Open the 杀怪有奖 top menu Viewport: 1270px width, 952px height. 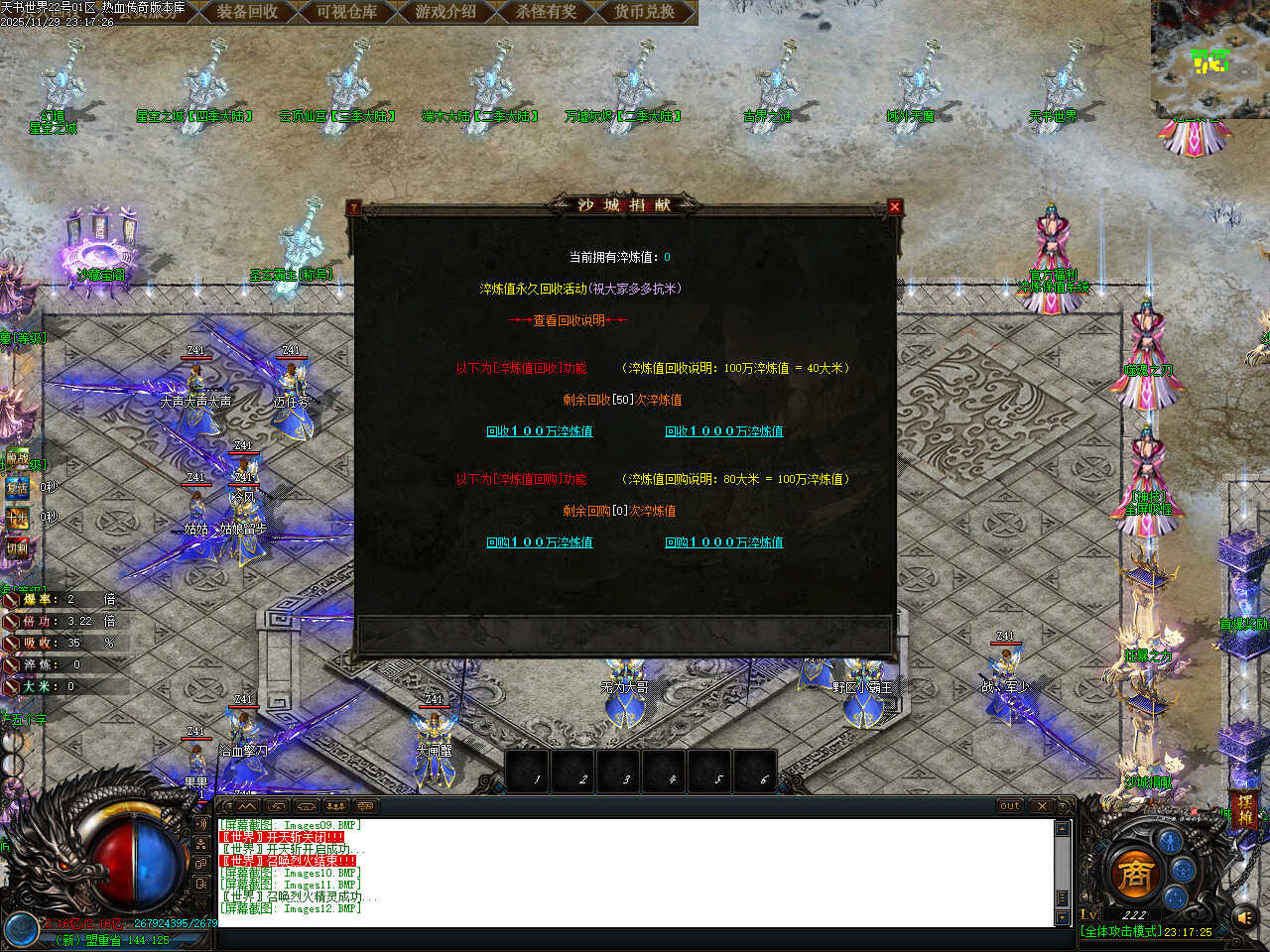click(x=545, y=12)
